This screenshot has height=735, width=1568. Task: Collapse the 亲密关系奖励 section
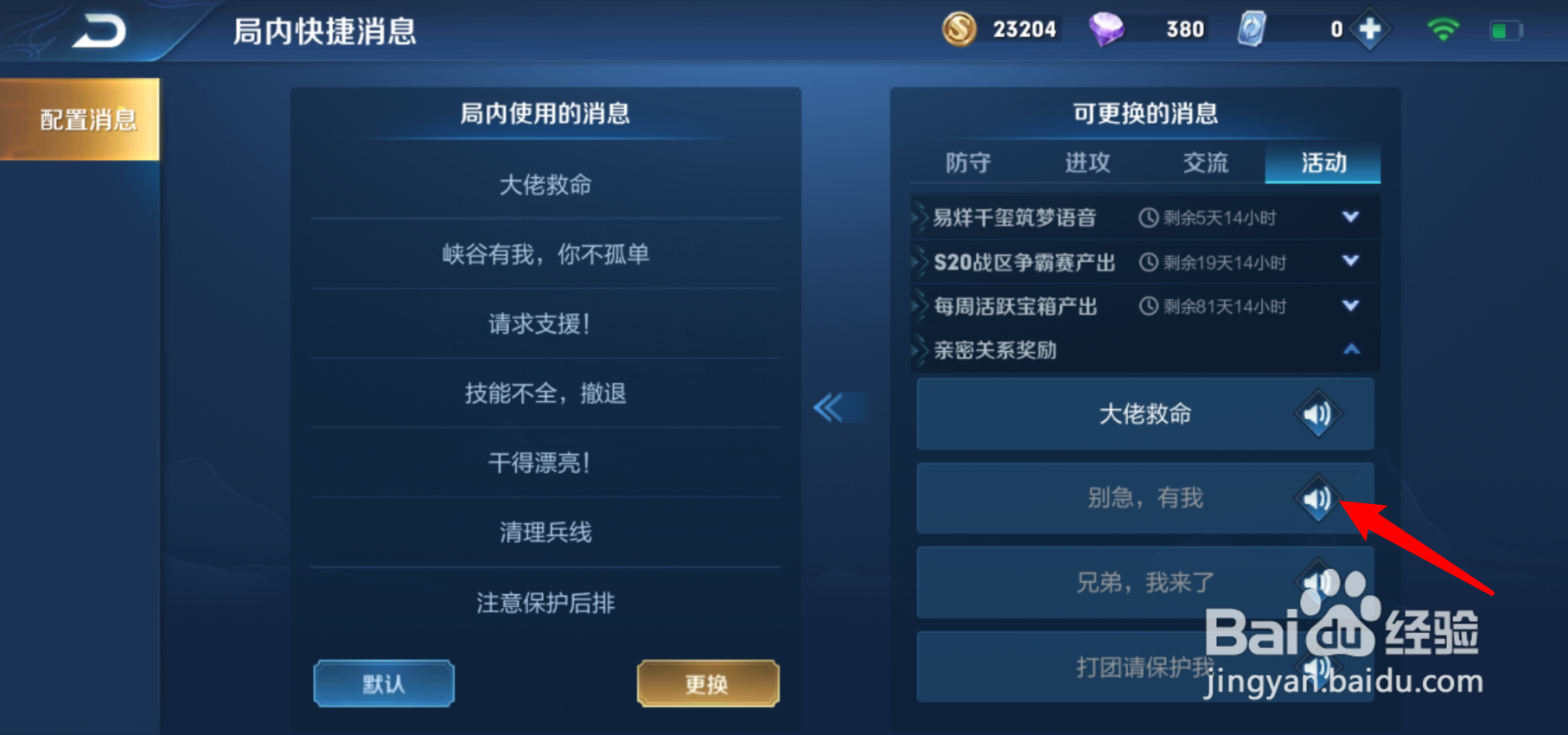click(1350, 349)
